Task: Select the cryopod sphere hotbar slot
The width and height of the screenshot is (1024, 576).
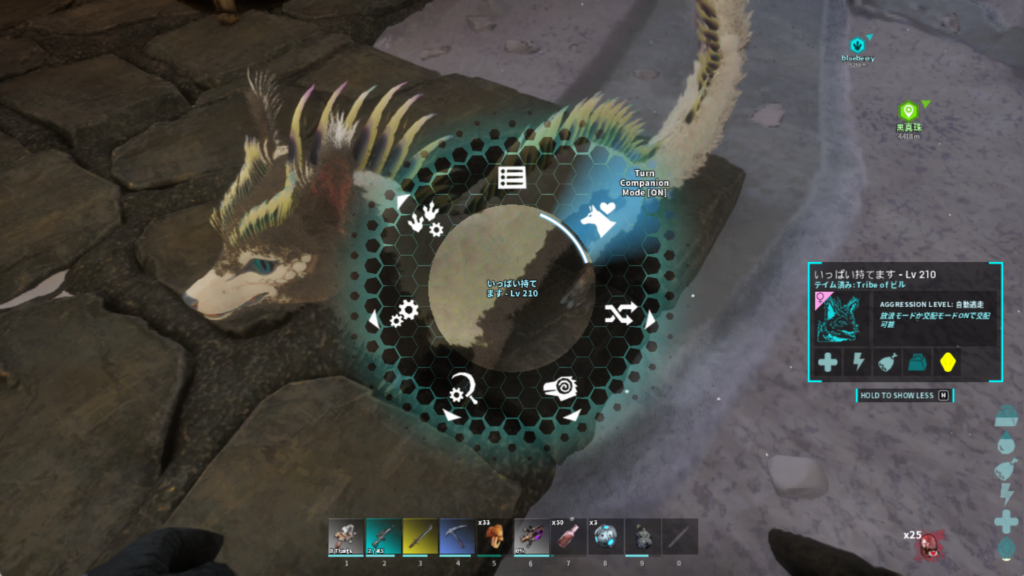Action: point(605,537)
